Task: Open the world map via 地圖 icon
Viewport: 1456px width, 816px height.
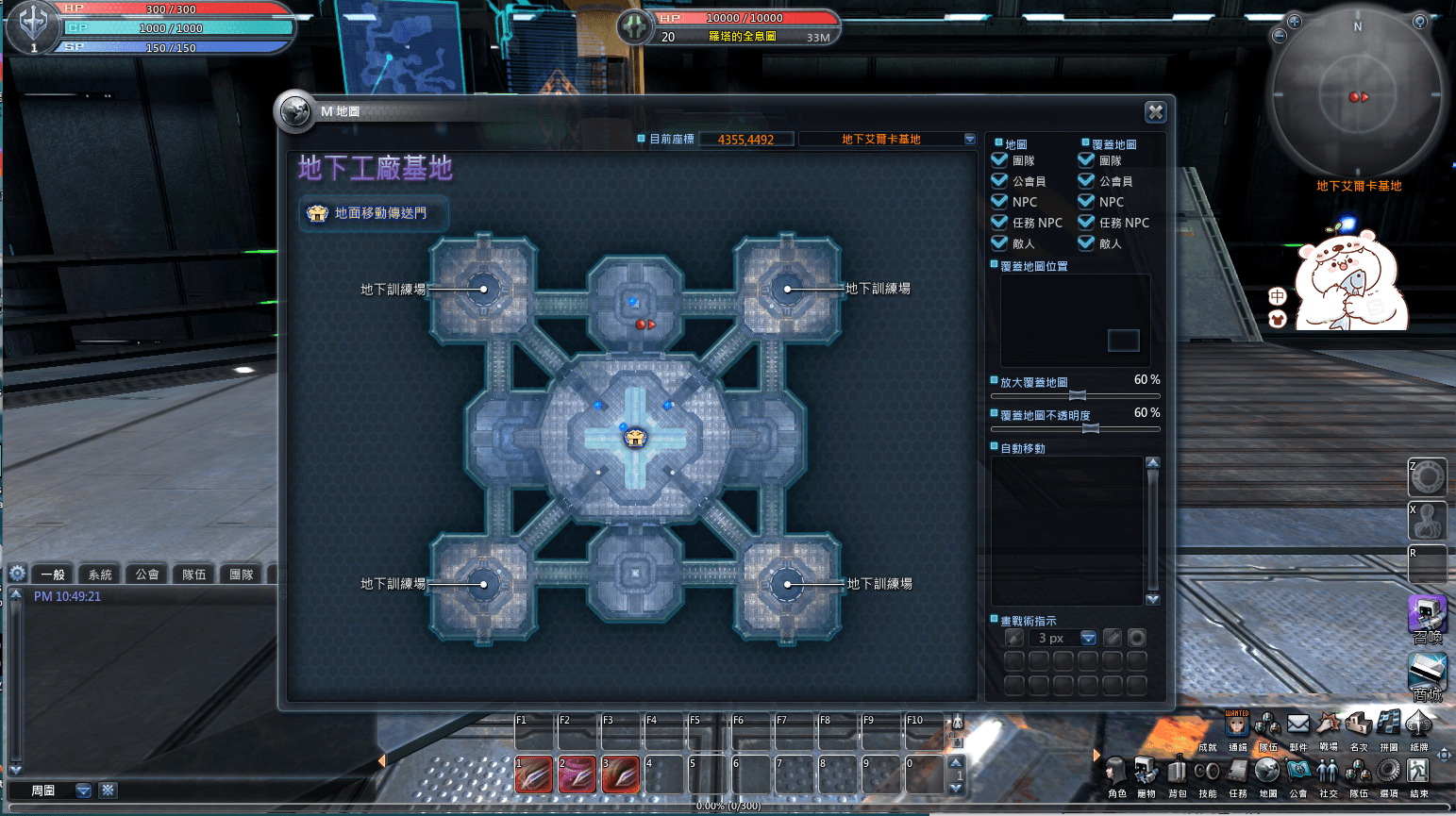Action: coord(1267,769)
